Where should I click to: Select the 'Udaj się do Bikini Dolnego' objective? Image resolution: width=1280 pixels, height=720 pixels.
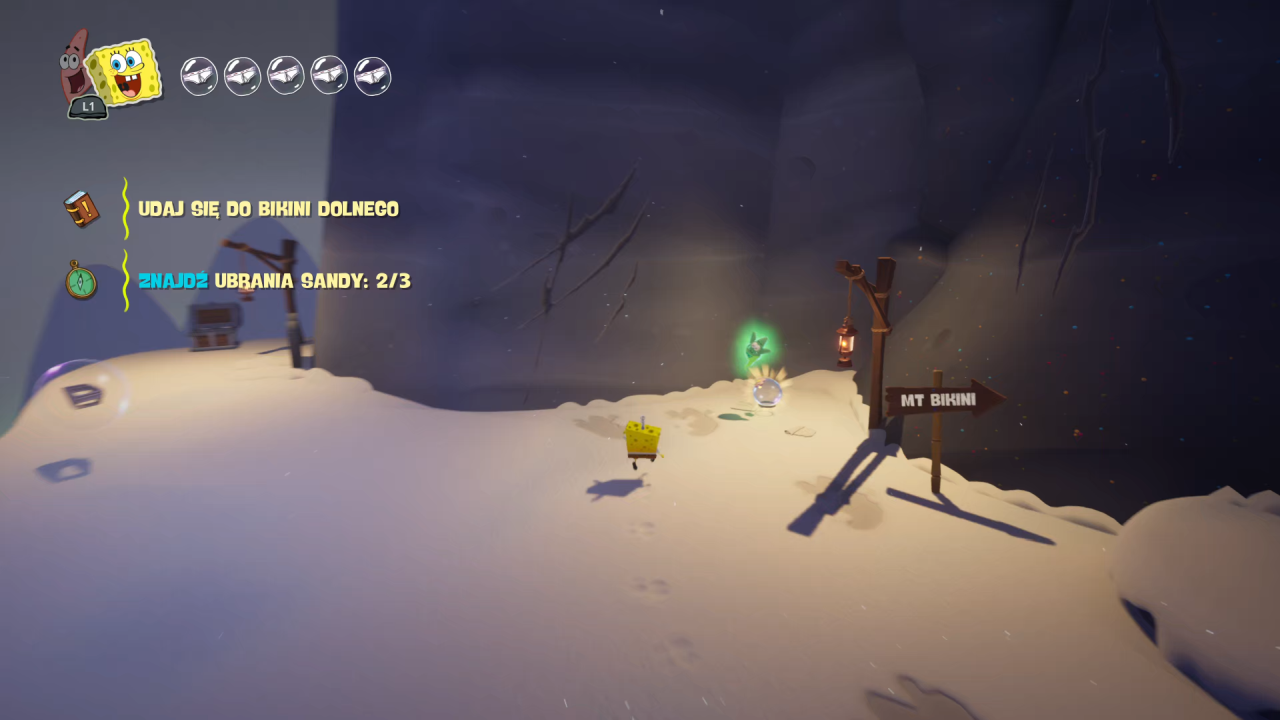coord(268,209)
